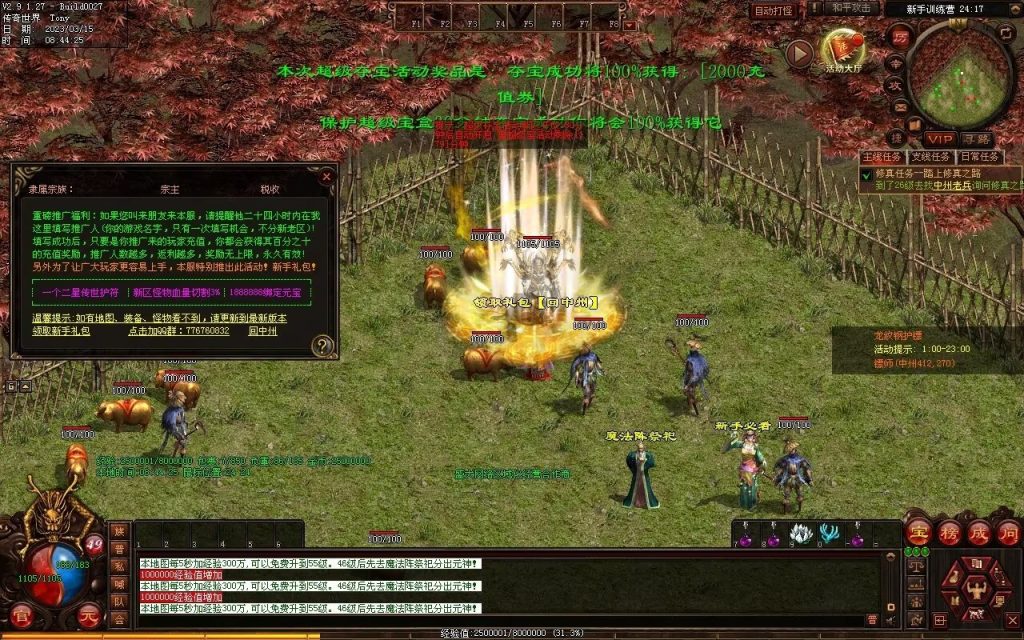Switch to the 主线任务 main quest tab

point(881,157)
